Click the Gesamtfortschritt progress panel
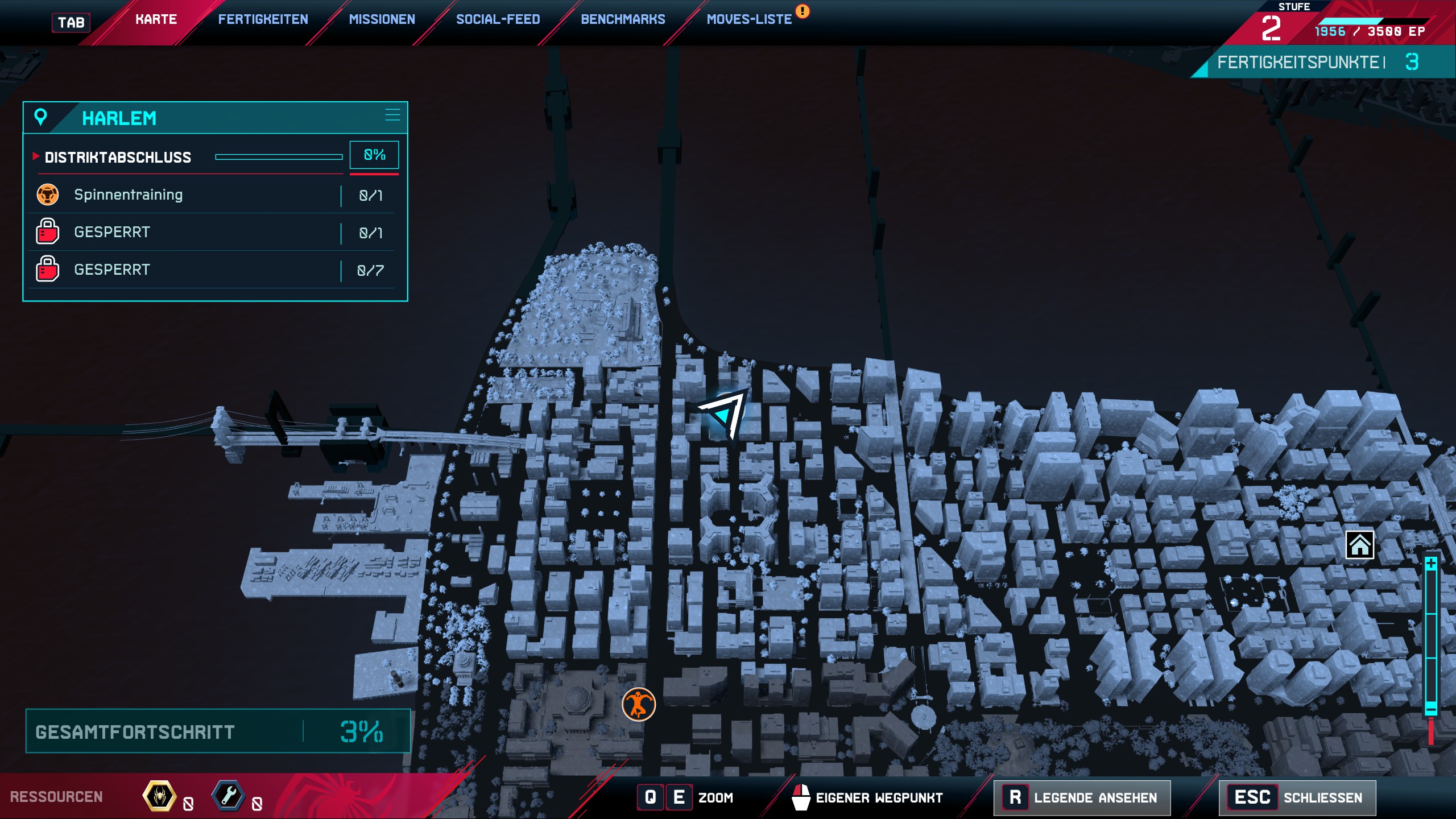Screen dimensions: 1456x819 [x=217, y=731]
